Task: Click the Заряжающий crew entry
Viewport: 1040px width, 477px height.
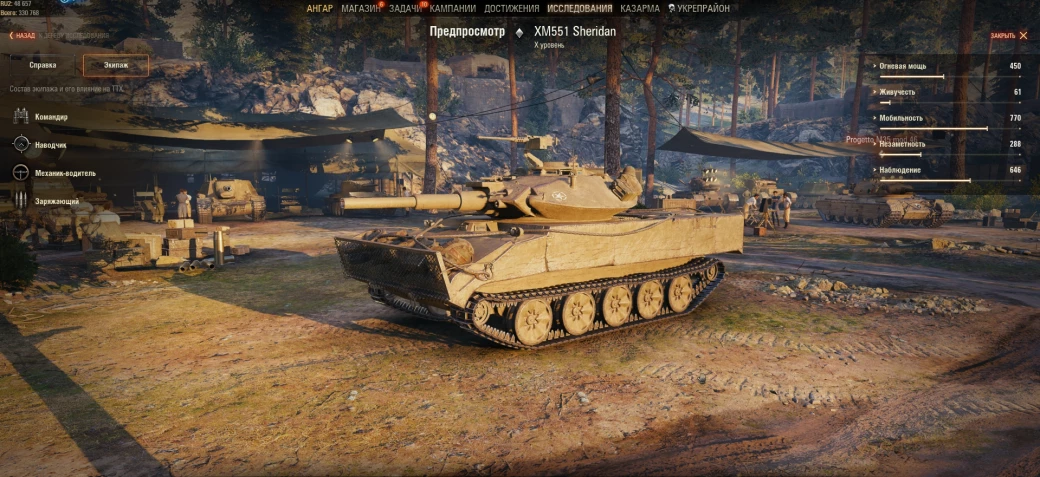Action: pyautogui.click(x=57, y=201)
